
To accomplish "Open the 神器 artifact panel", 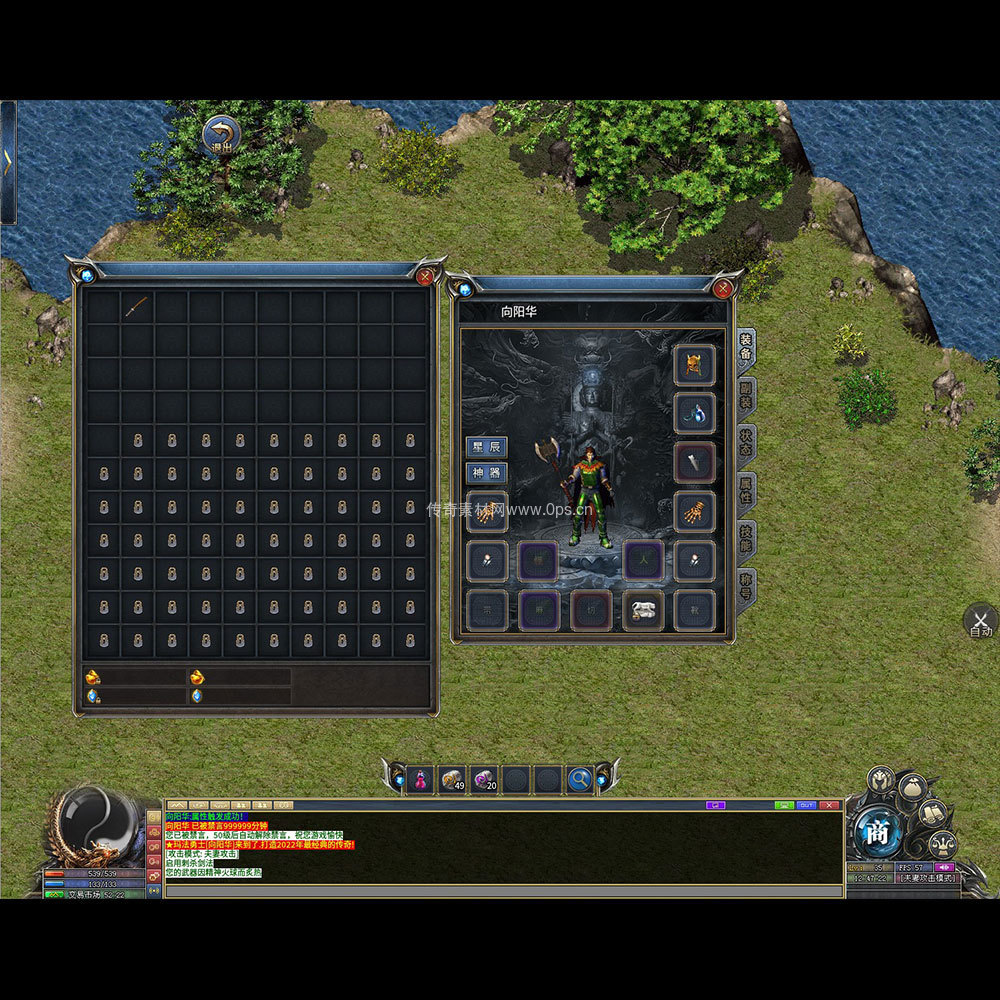I will coord(487,473).
